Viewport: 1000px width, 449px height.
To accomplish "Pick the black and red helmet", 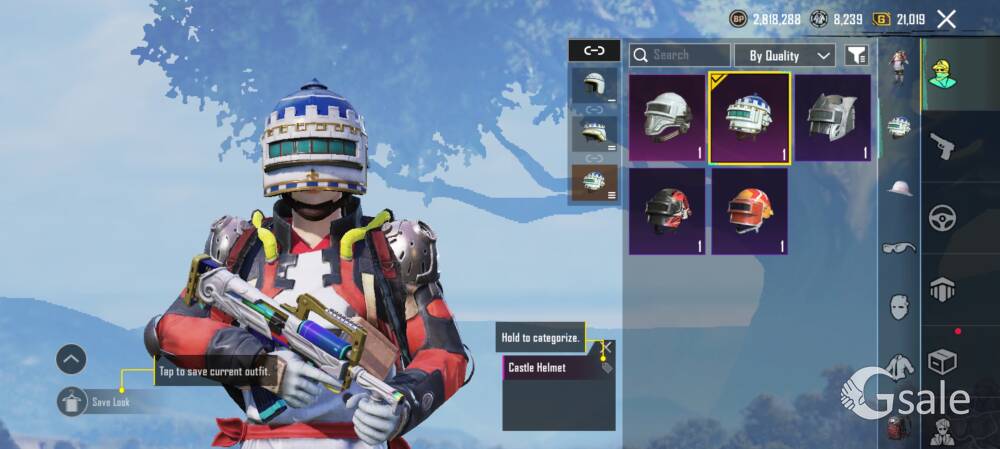I will click(x=667, y=211).
